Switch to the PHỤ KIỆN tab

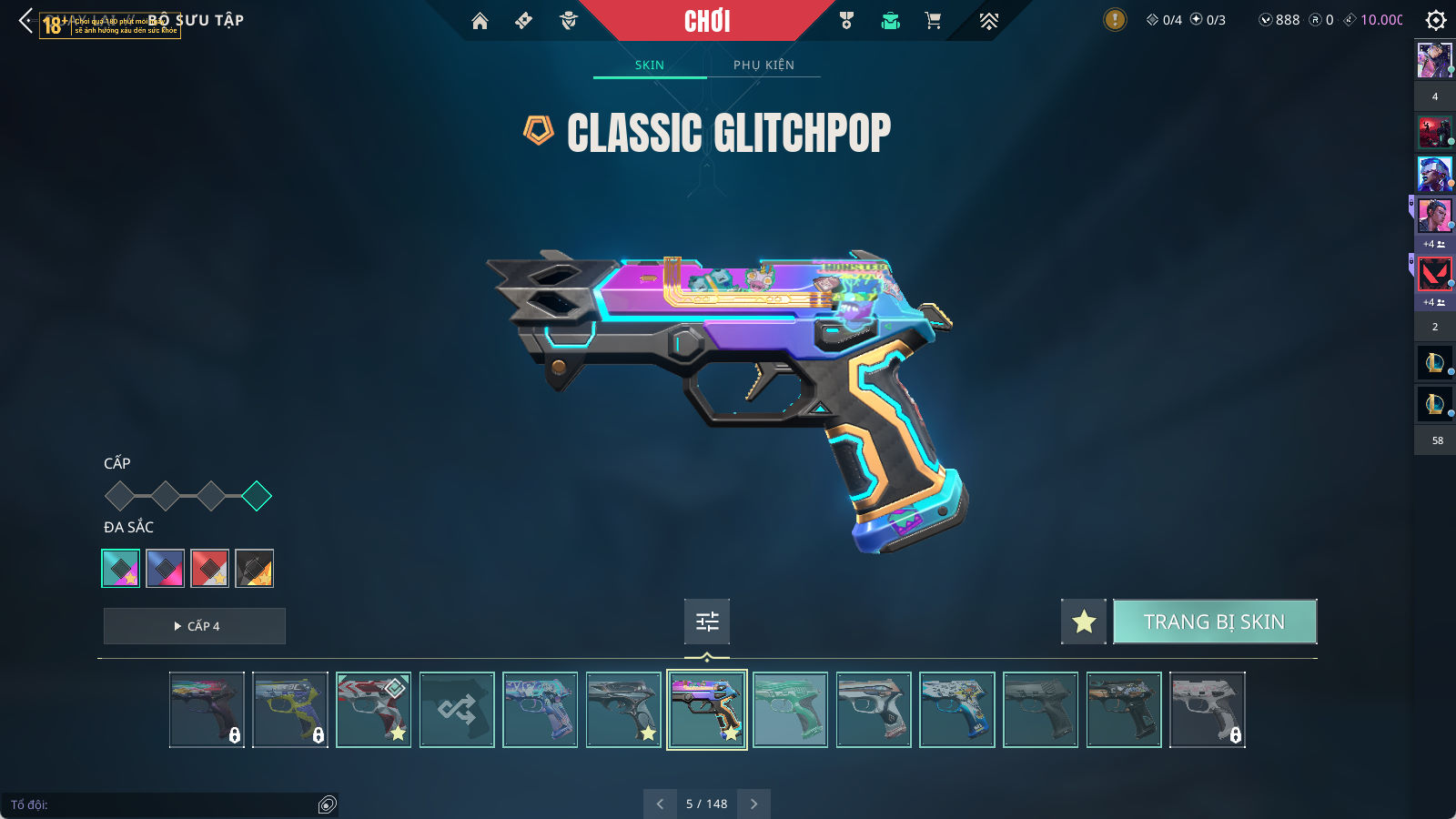[x=763, y=65]
